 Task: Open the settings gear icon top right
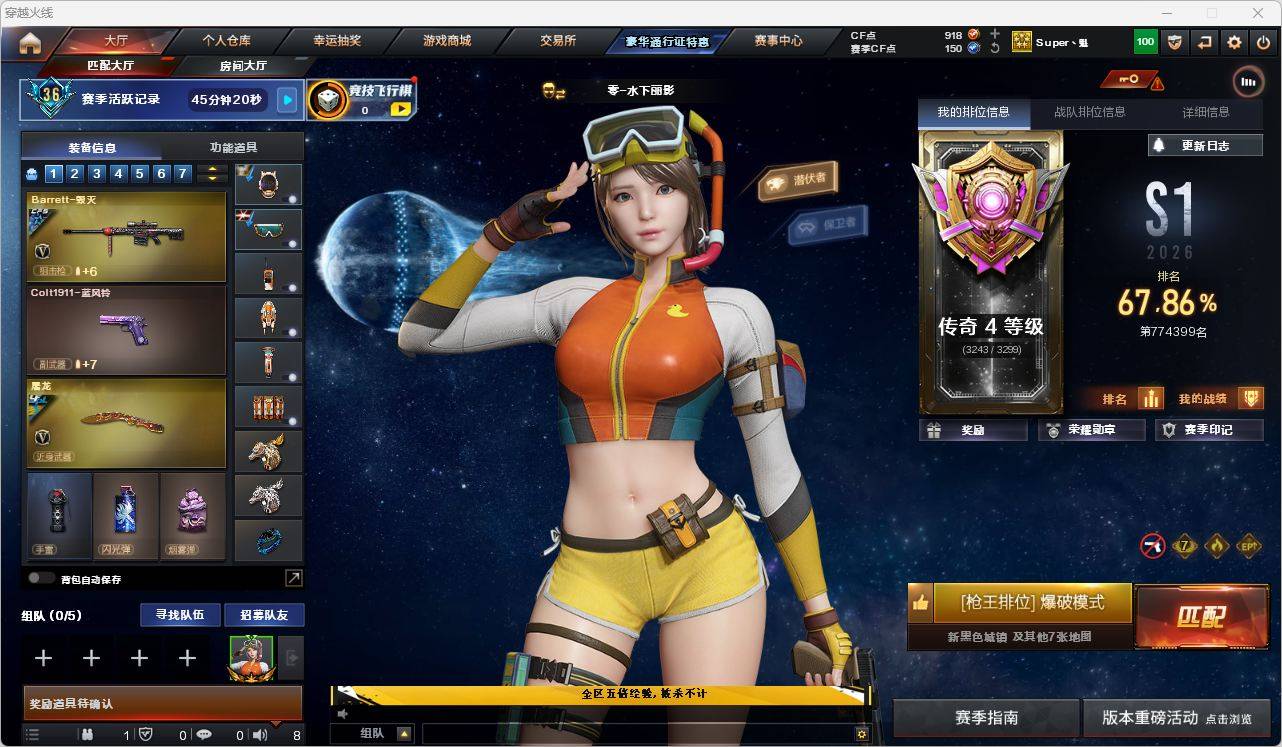[1233, 41]
